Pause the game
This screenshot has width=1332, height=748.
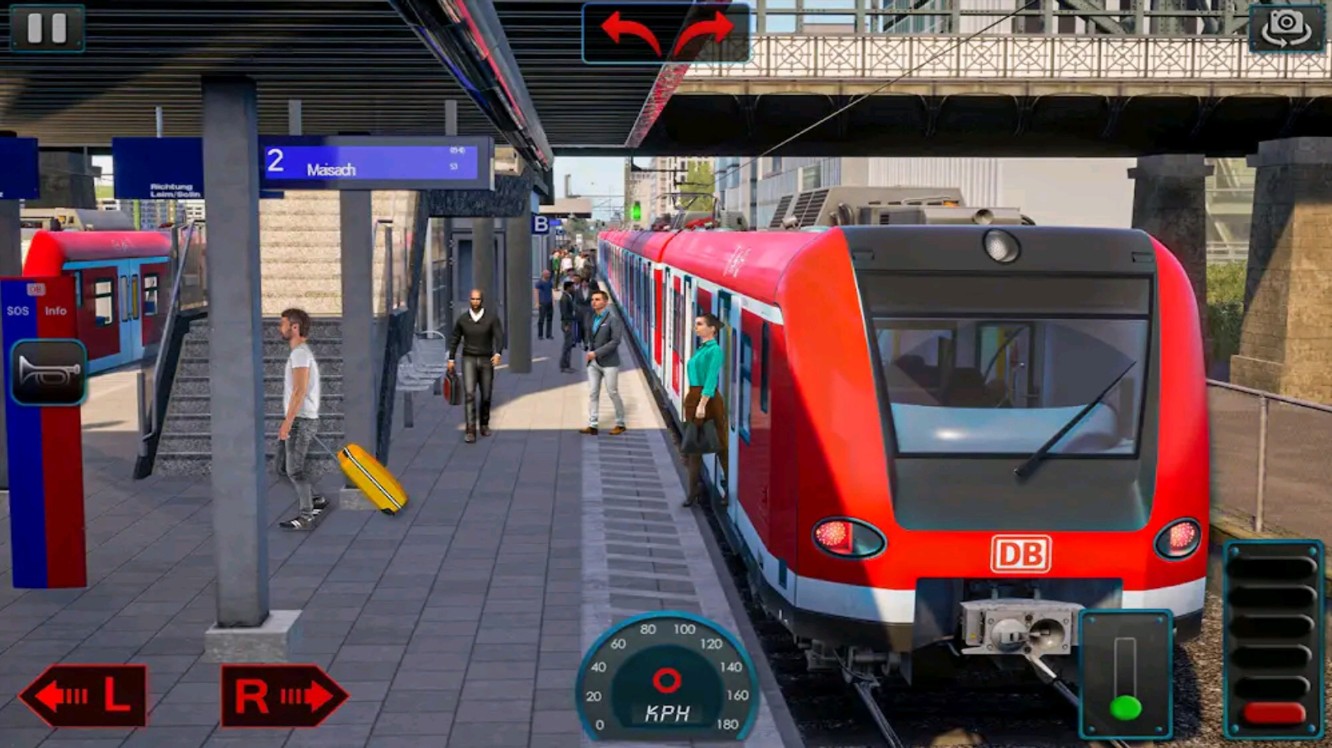(x=47, y=28)
